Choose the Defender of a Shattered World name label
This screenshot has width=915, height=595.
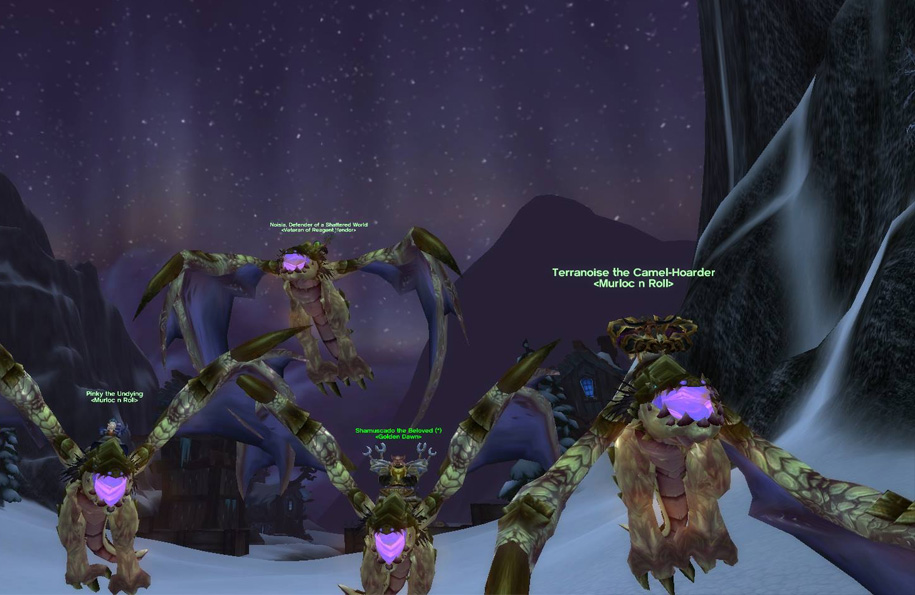318,225
